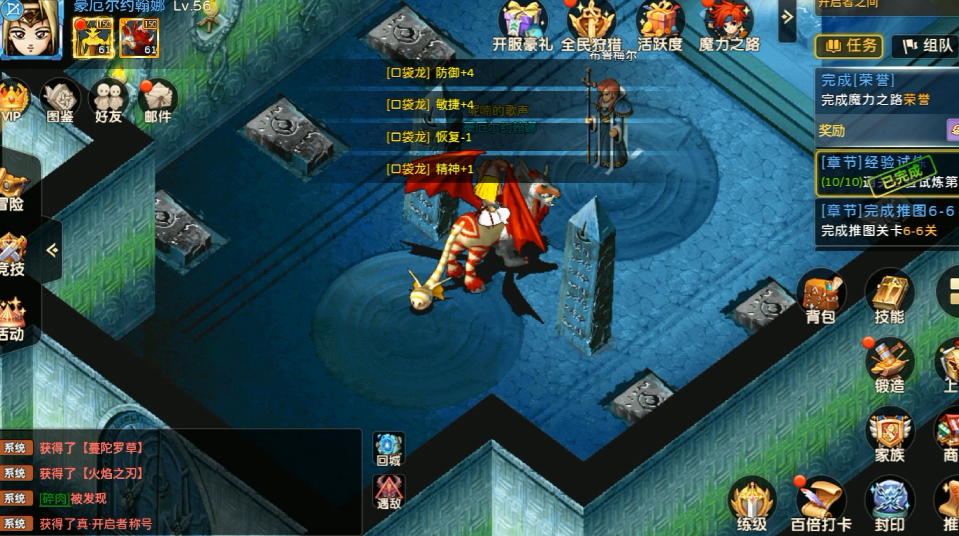Open the player character portrait
959x536 pixels.
coord(30,28)
